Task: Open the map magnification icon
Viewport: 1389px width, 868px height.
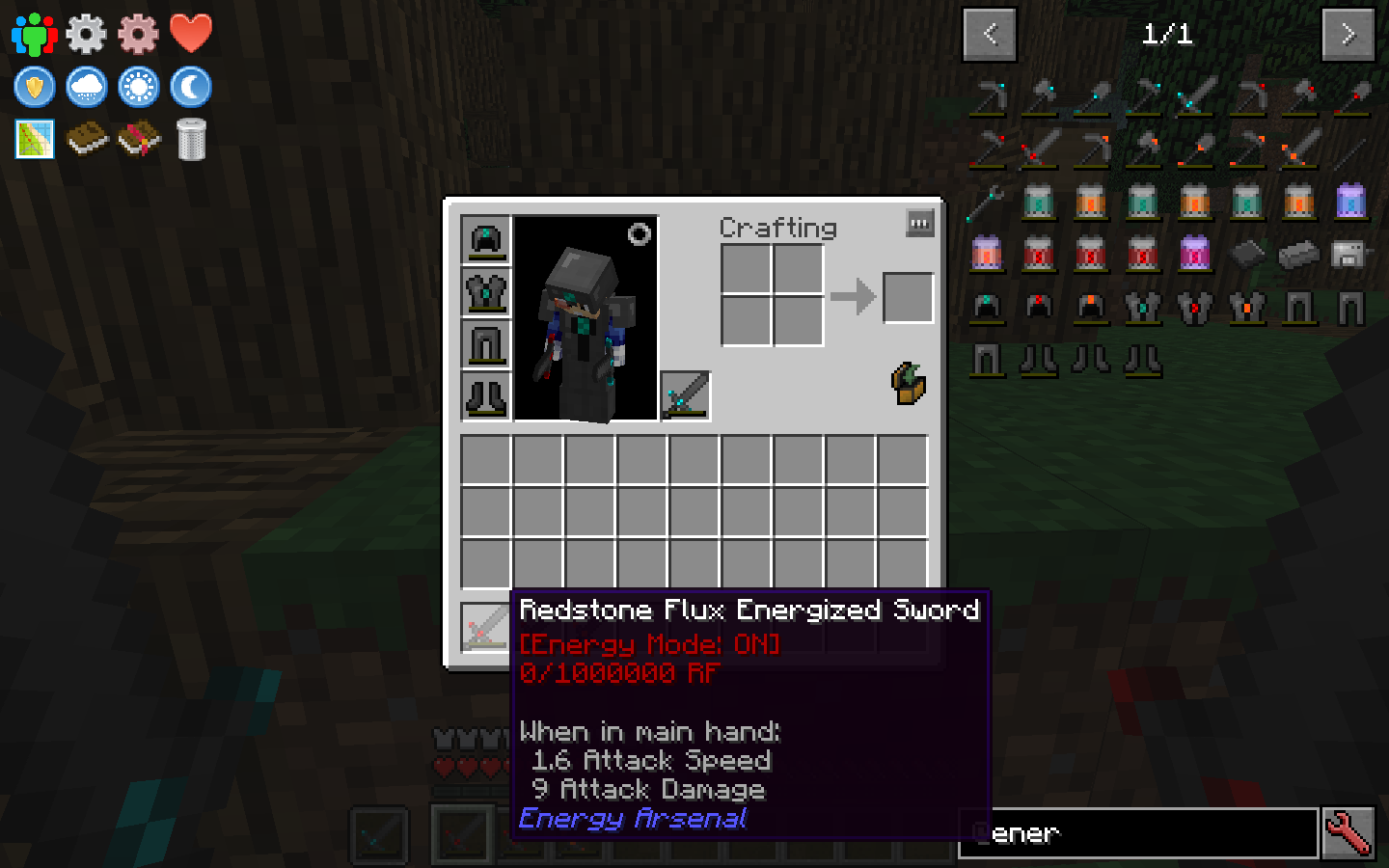Action: [34, 138]
